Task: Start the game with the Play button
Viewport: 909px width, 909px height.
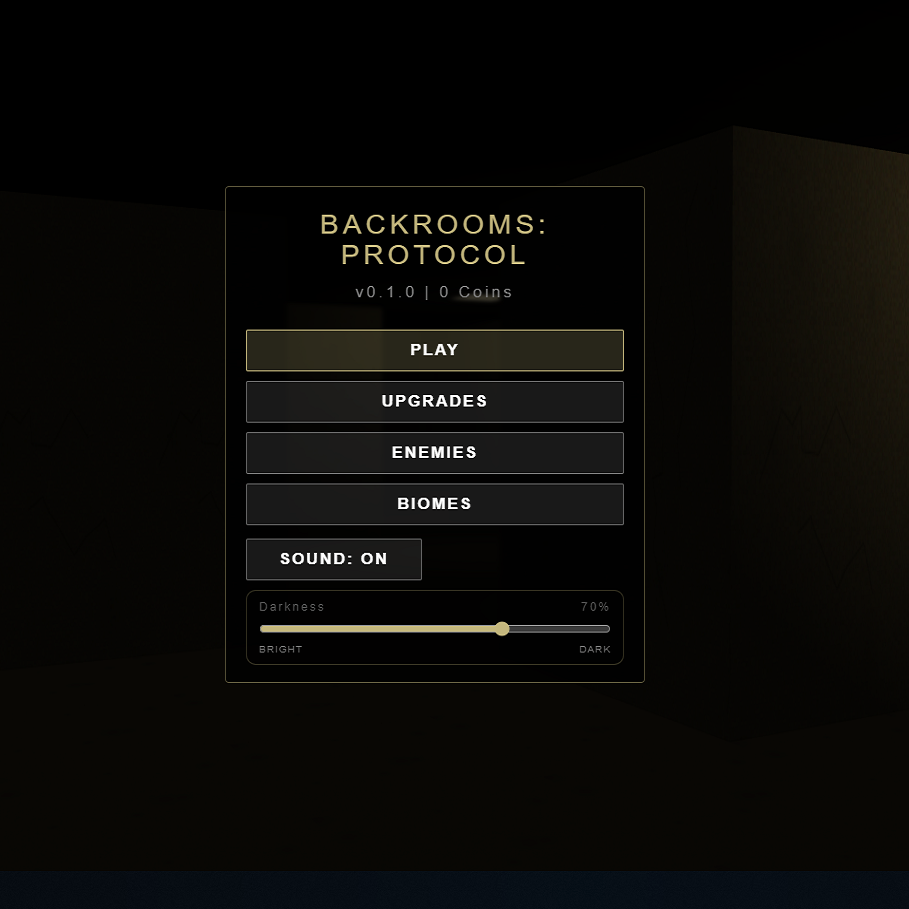Action: click(x=434, y=350)
